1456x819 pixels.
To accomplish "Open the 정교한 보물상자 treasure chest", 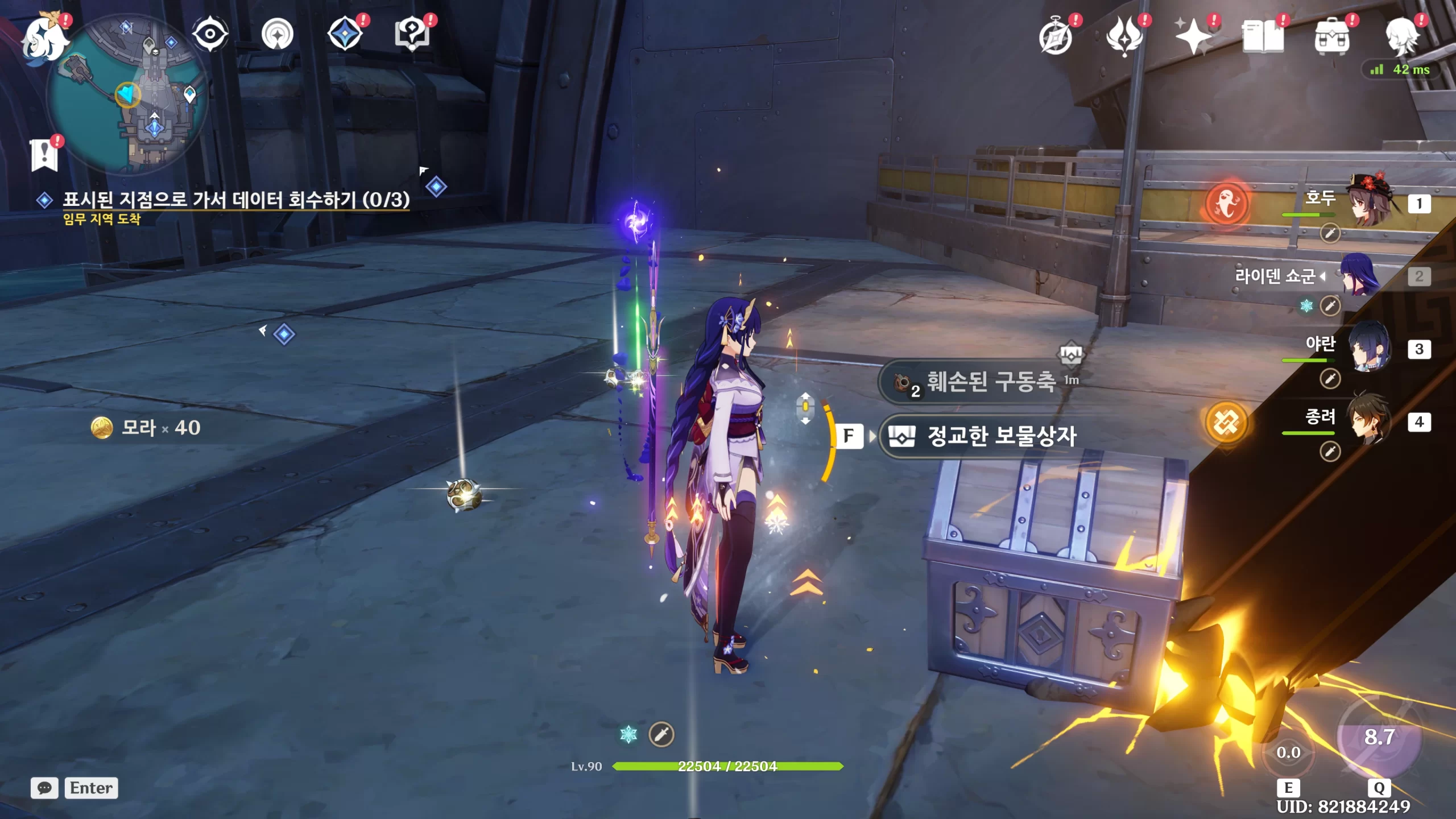I will click(x=1001, y=436).
